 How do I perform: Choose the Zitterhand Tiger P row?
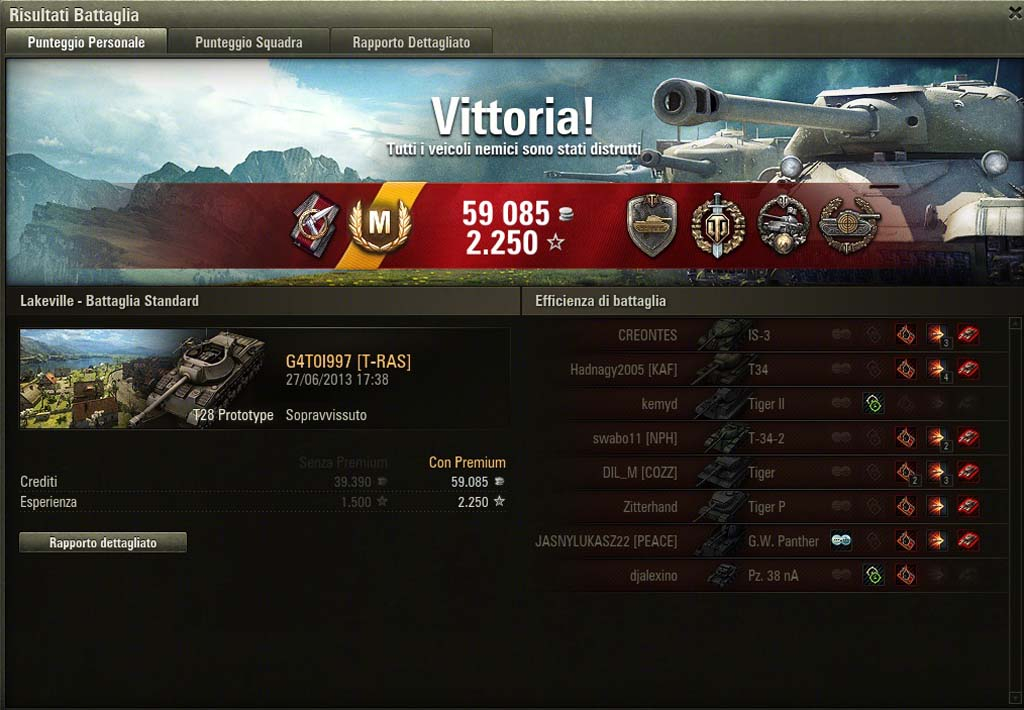click(x=760, y=507)
